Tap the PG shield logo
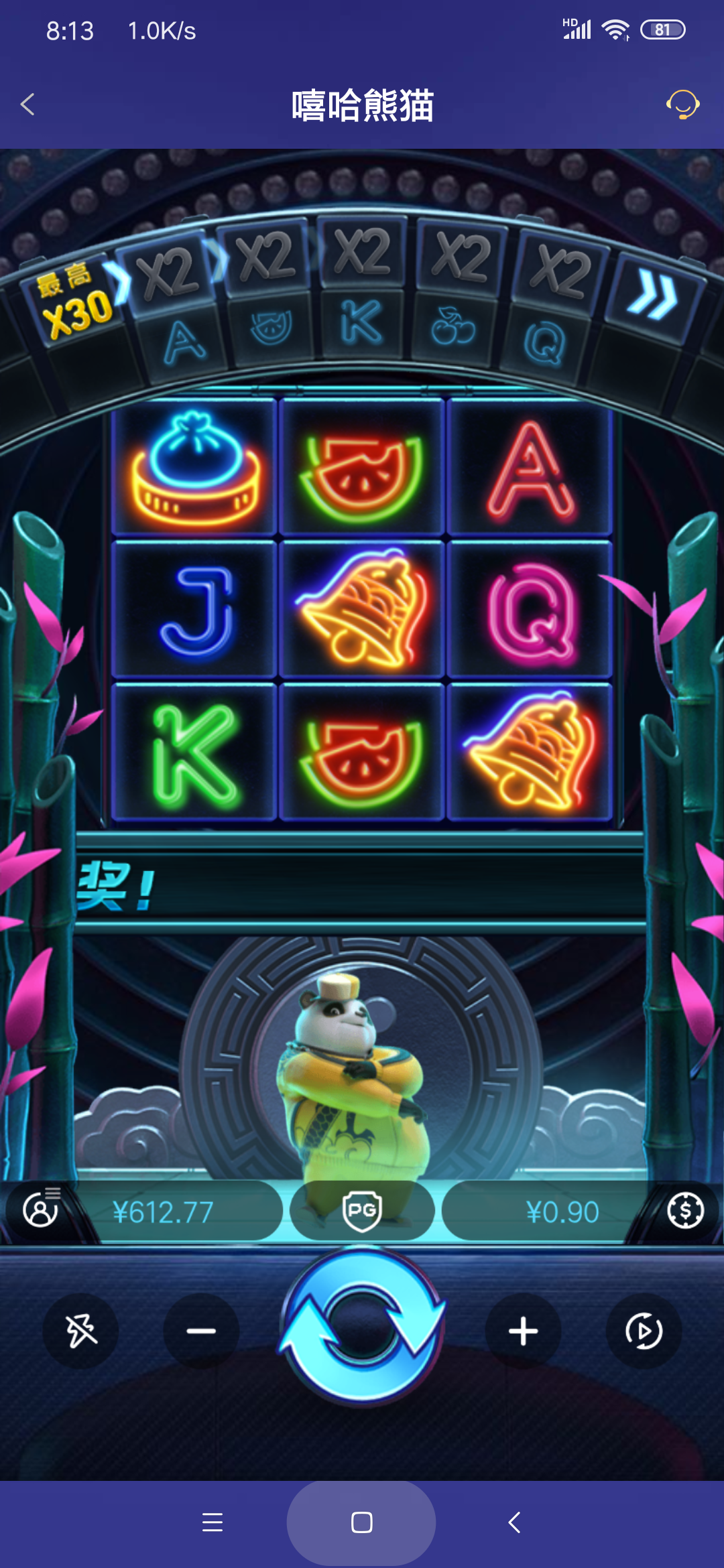Viewport: 724px width, 1568px height. pyautogui.click(x=362, y=1212)
